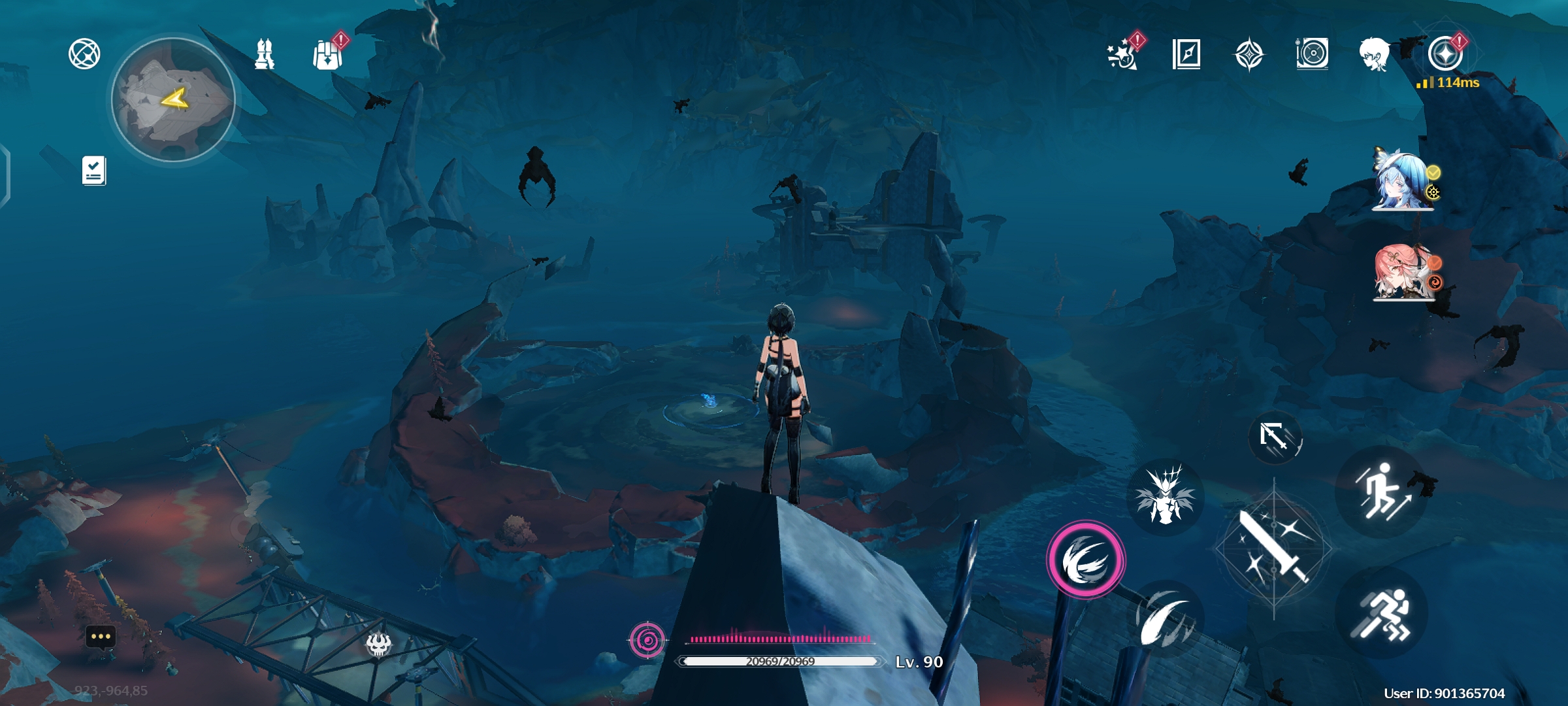Activate the horned echo creature skill
Image resolution: width=1568 pixels, height=706 pixels.
click(x=1165, y=497)
